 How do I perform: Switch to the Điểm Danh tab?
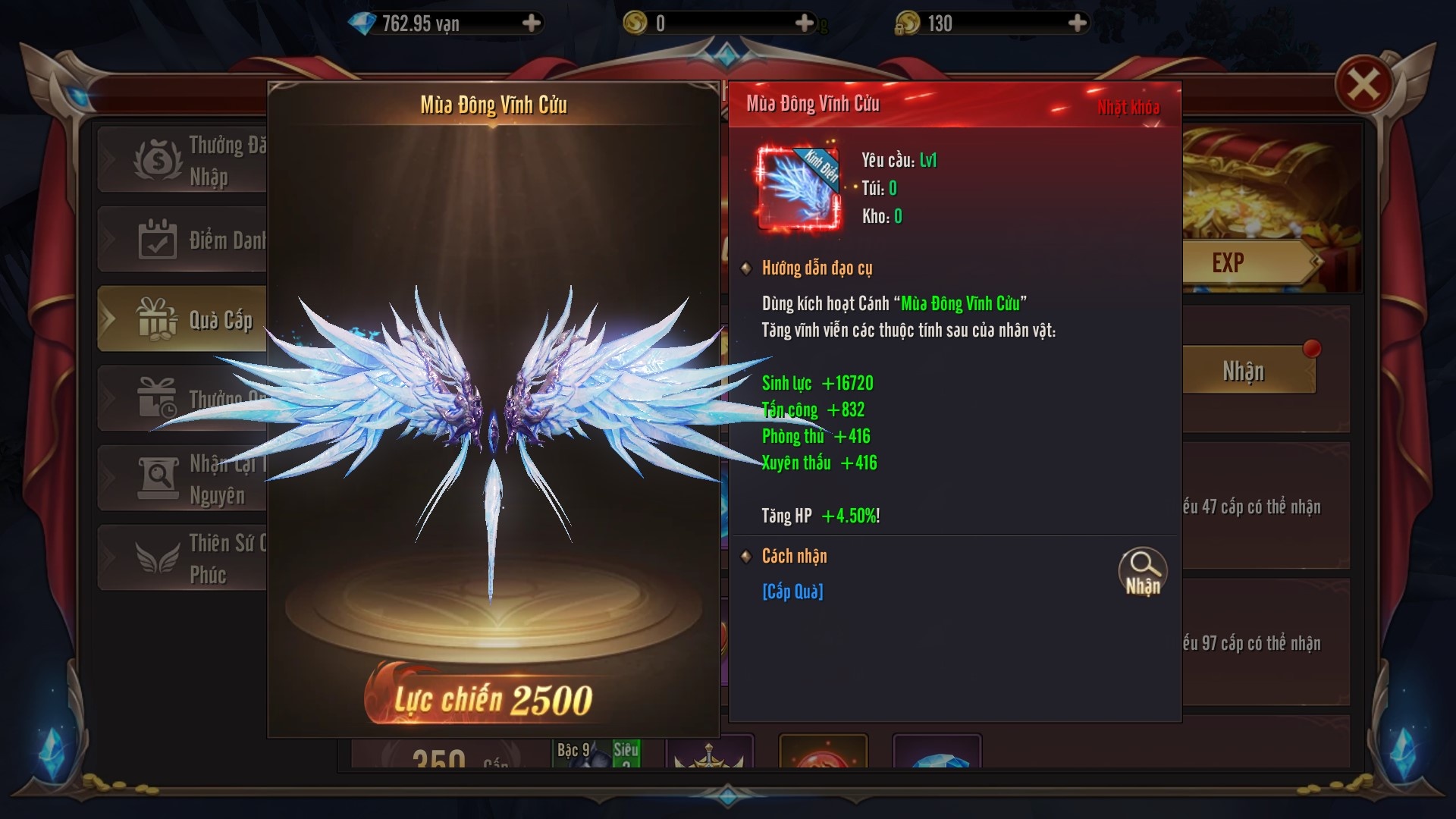(x=184, y=240)
